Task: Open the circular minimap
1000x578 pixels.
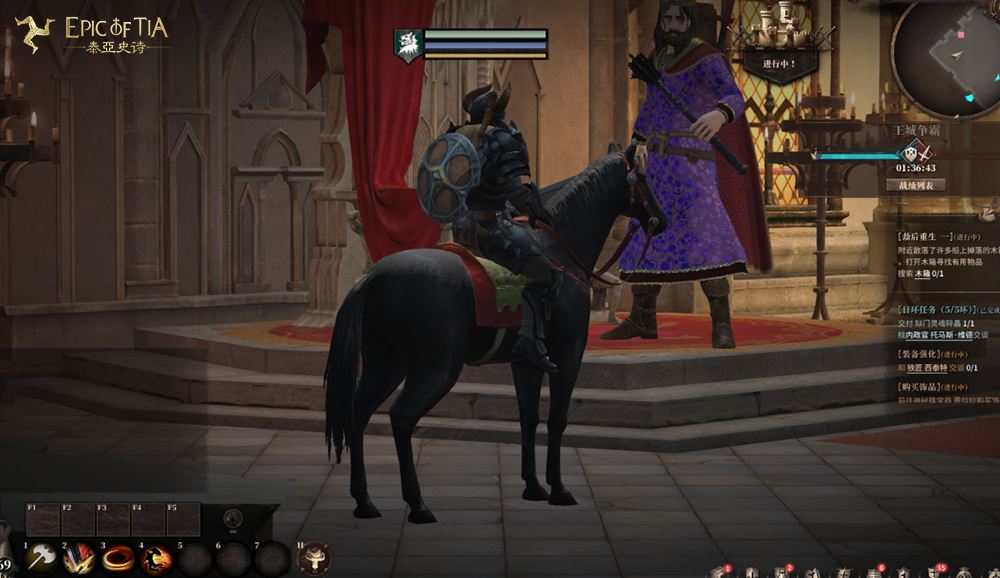Action: (943, 48)
